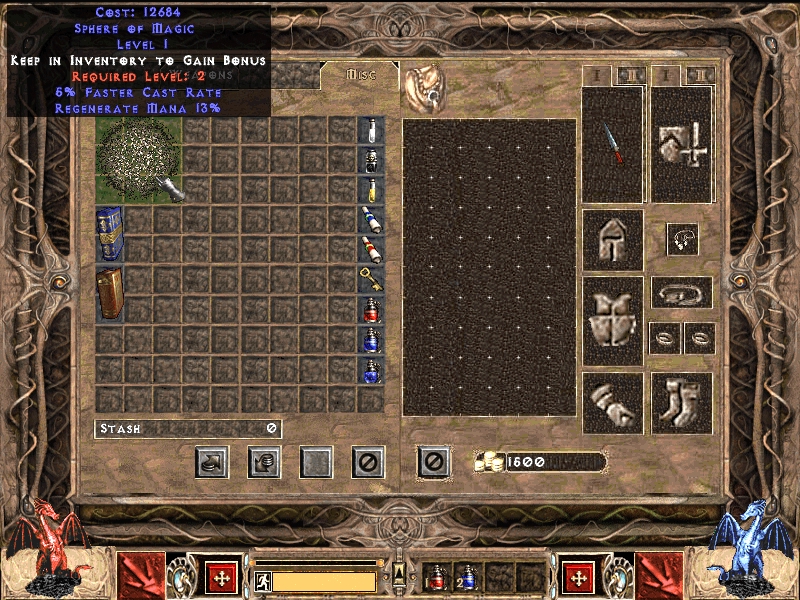Pick the black skull potion in the shop
800x600 pixels.
[370, 161]
